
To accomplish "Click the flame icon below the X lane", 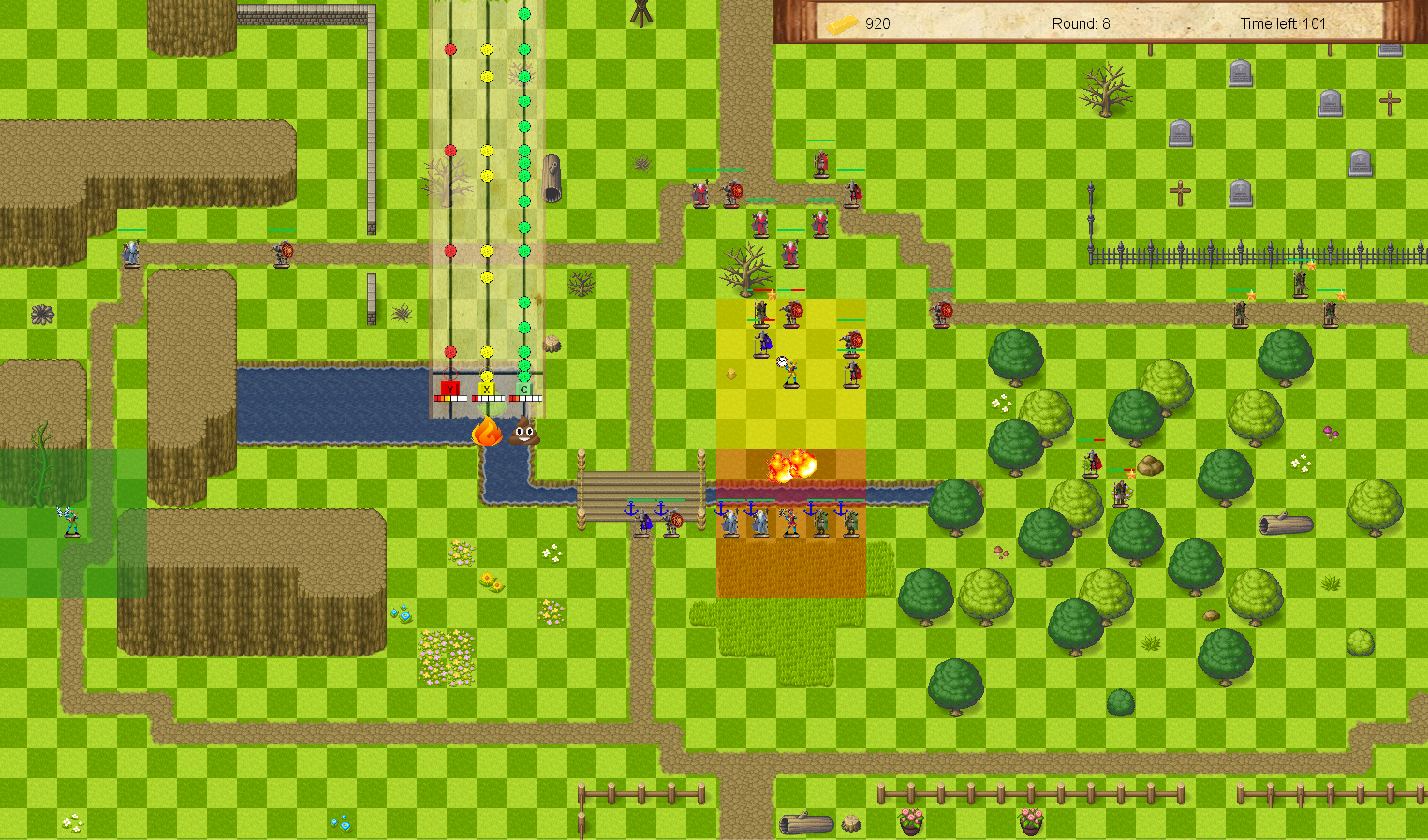I will click(x=487, y=431).
